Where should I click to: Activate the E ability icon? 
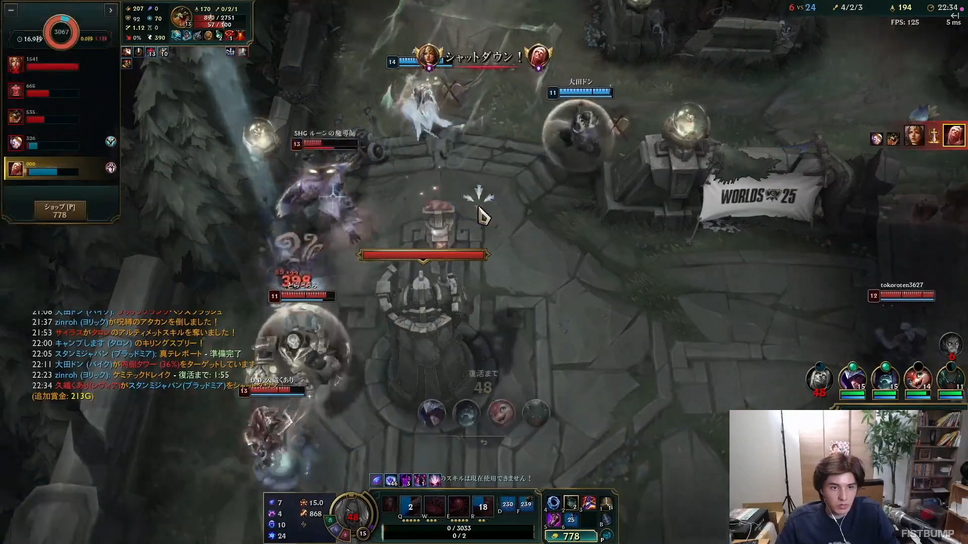[x=458, y=507]
